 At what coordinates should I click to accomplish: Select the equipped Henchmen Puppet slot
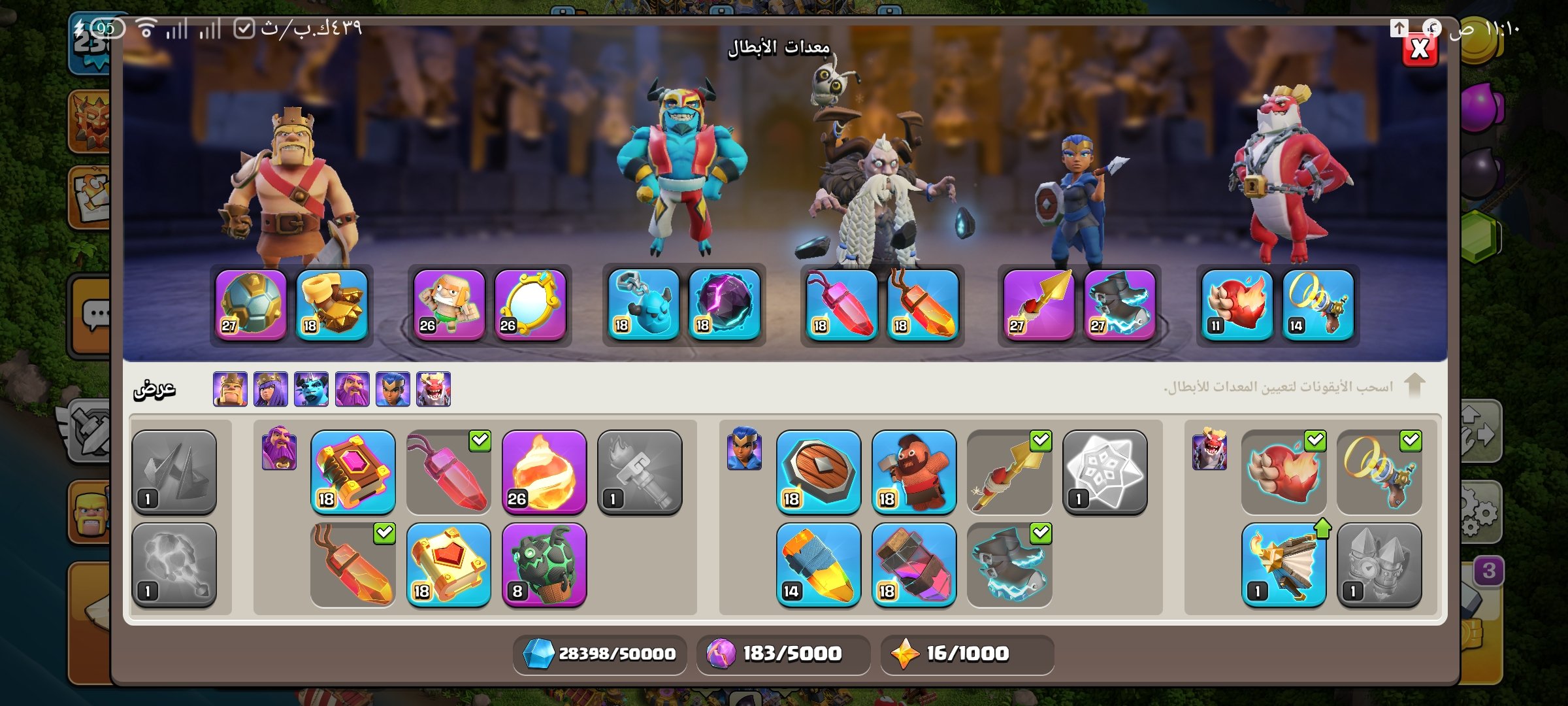pos(644,305)
